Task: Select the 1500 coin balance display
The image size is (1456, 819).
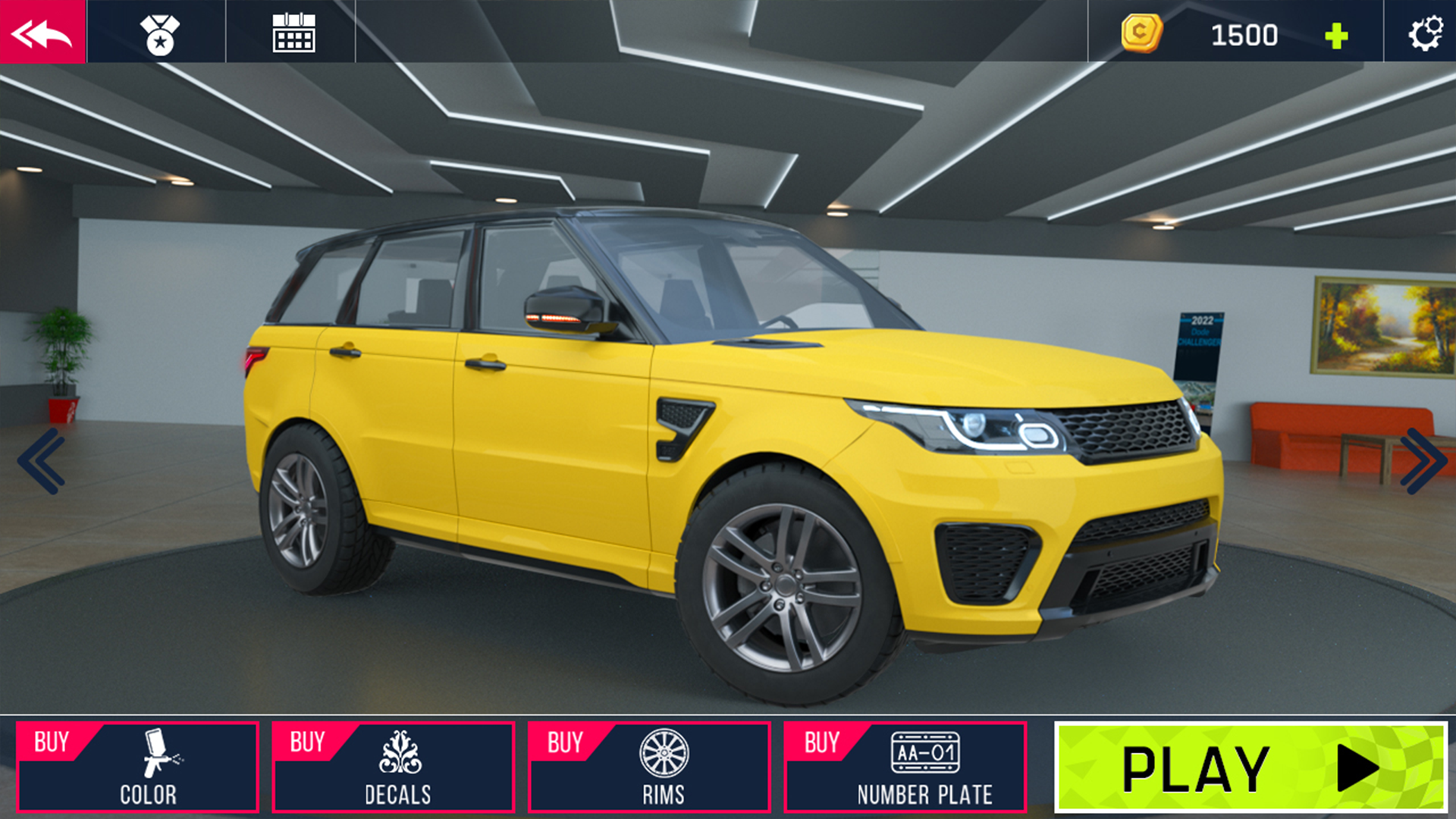Action: click(x=1244, y=33)
